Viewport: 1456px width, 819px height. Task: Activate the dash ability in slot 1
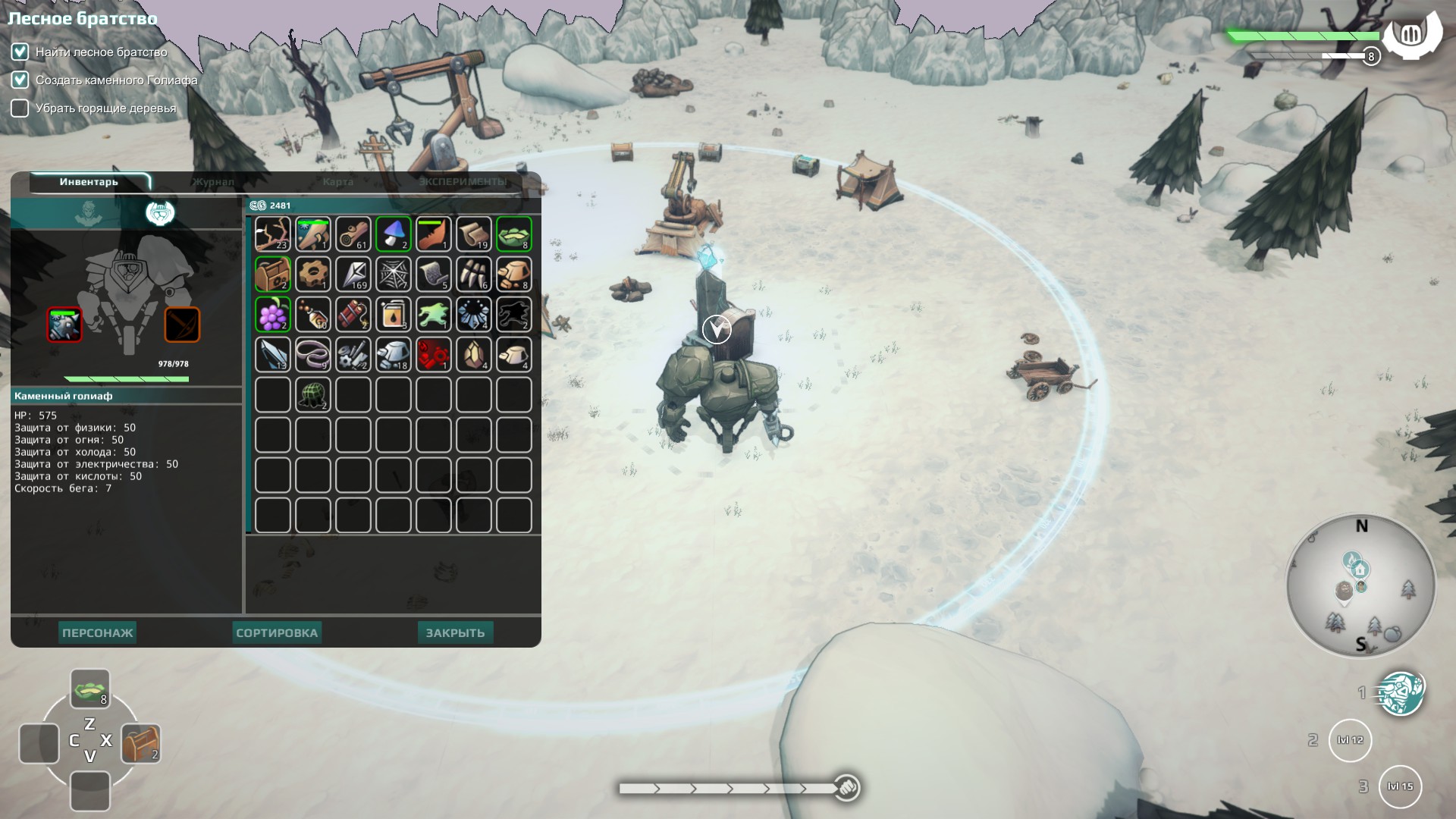[1400, 693]
